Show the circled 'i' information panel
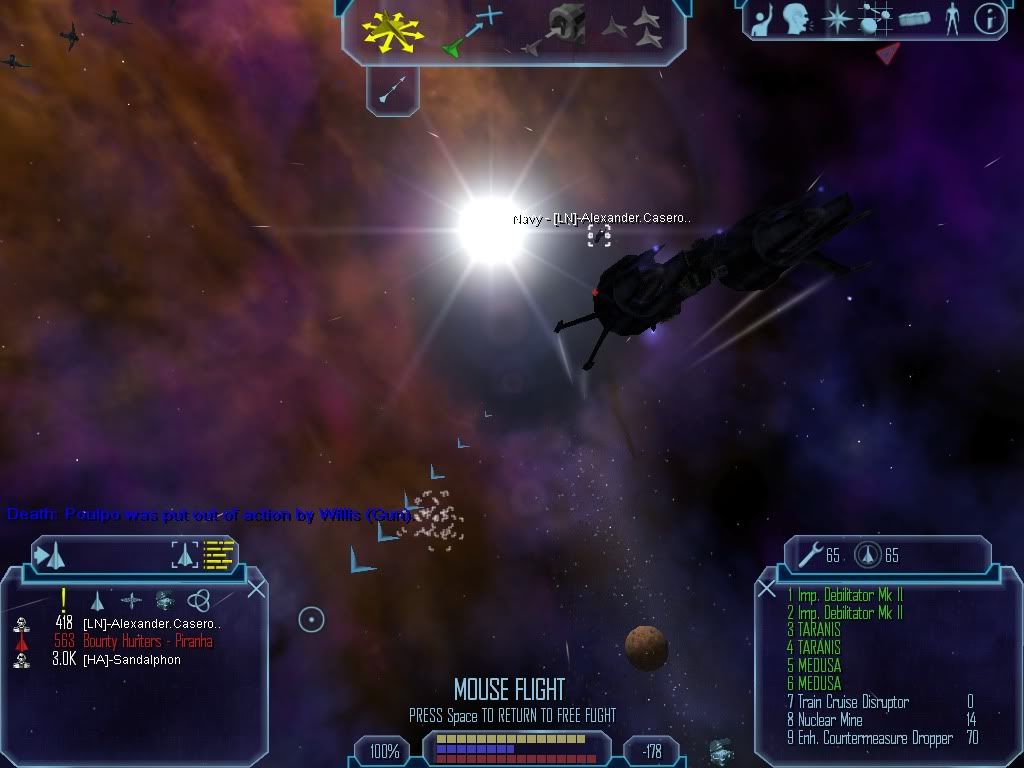The height and width of the screenshot is (768, 1024). pyautogui.click(x=989, y=19)
